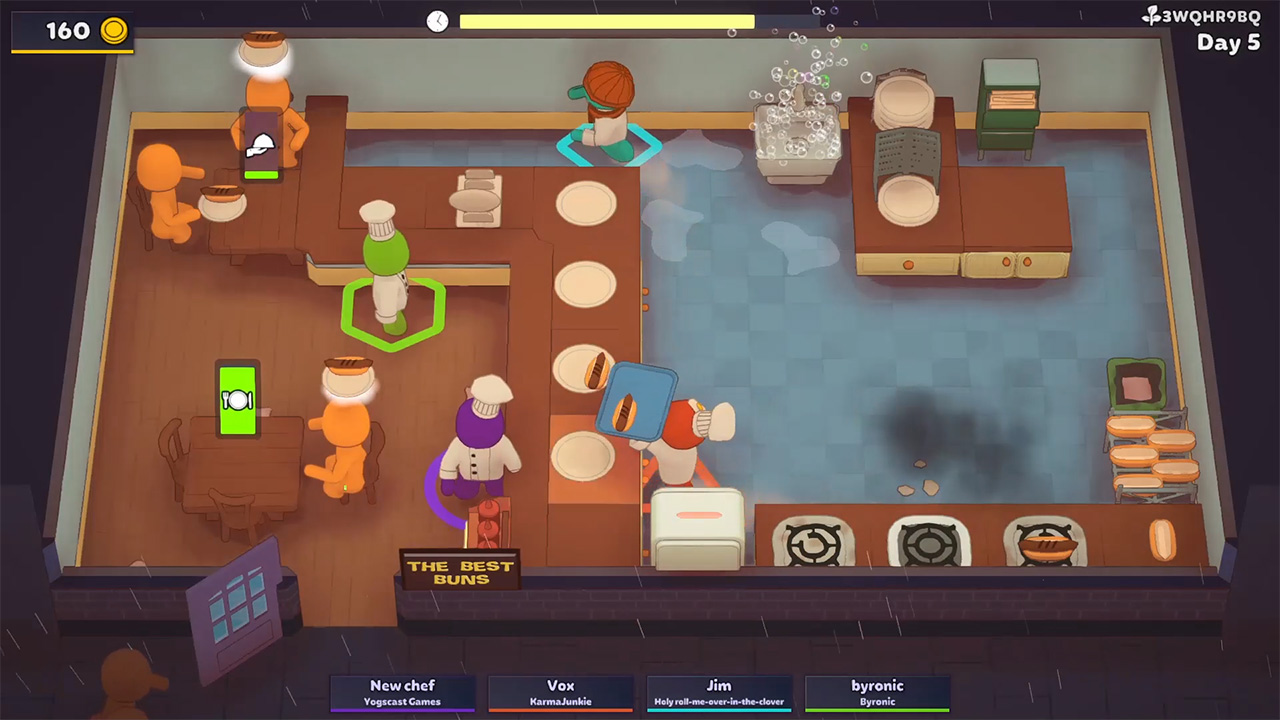Click the clock icon on the day timer
Image resolution: width=1280 pixels, height=720 pixels.
click(438, 21)
